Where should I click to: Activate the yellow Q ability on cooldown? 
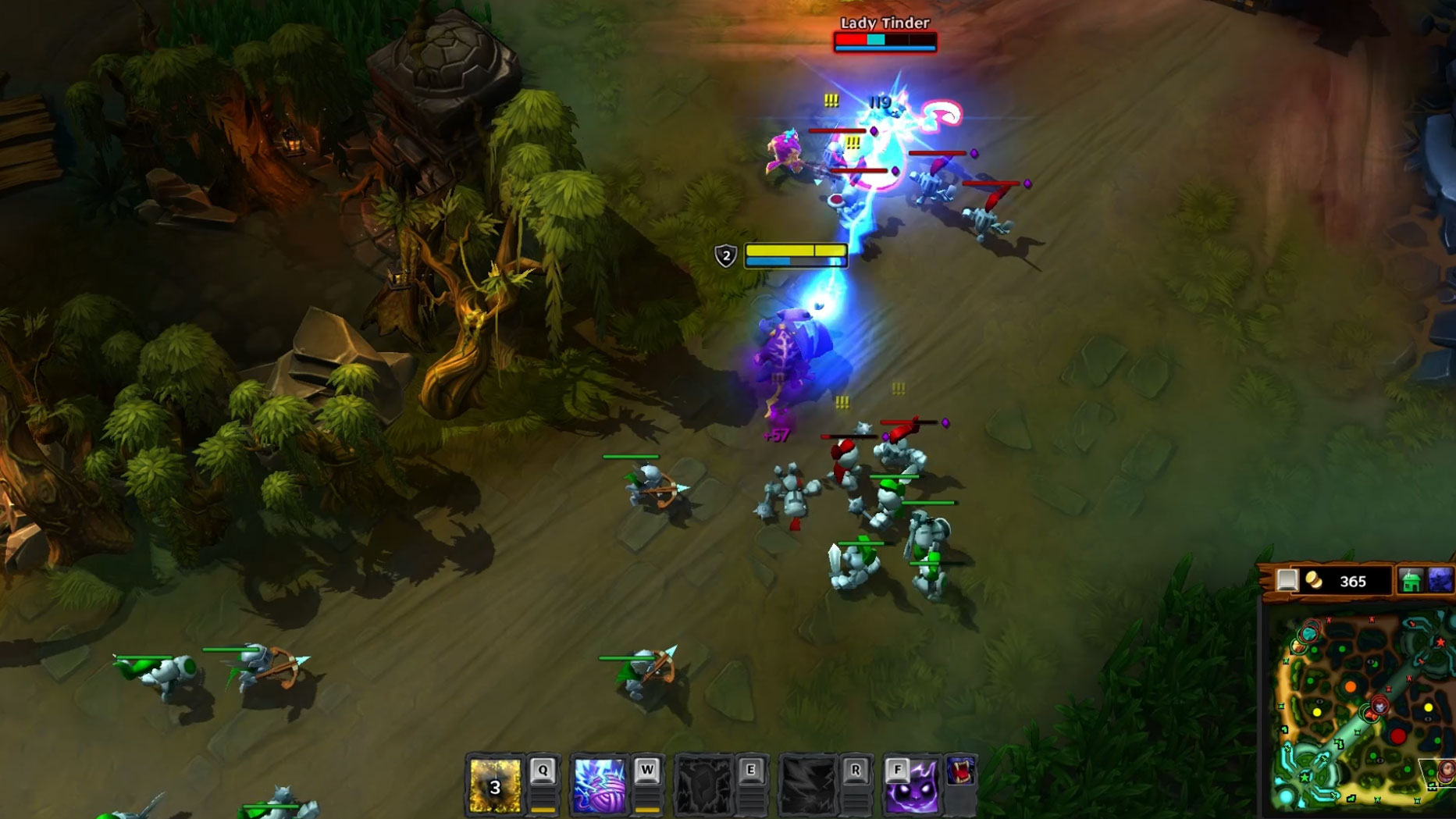pyautogui.click(x=495, y=785)
